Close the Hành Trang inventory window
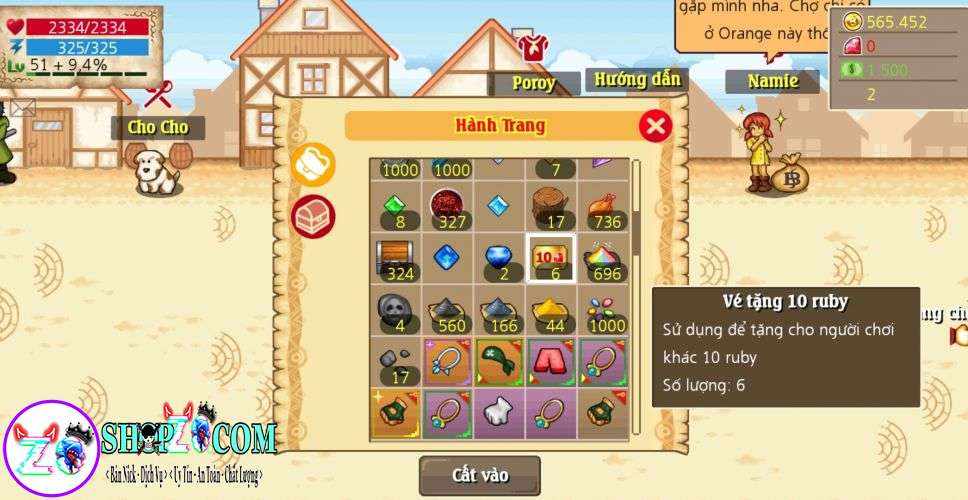This screenshot has height=500, width=968. coord(655,125)
